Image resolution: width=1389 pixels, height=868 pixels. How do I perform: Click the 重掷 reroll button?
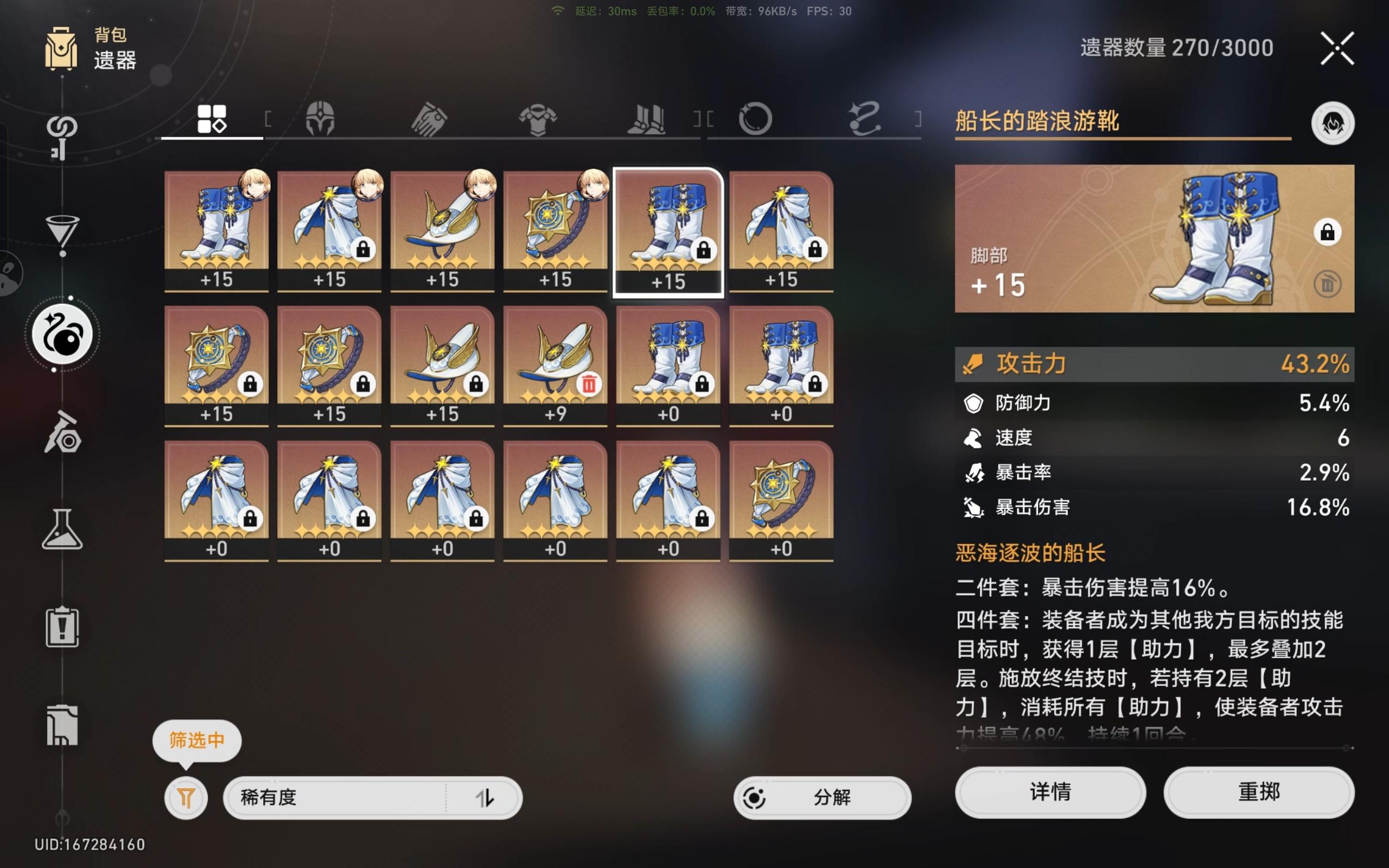[x=1259, y=792]
